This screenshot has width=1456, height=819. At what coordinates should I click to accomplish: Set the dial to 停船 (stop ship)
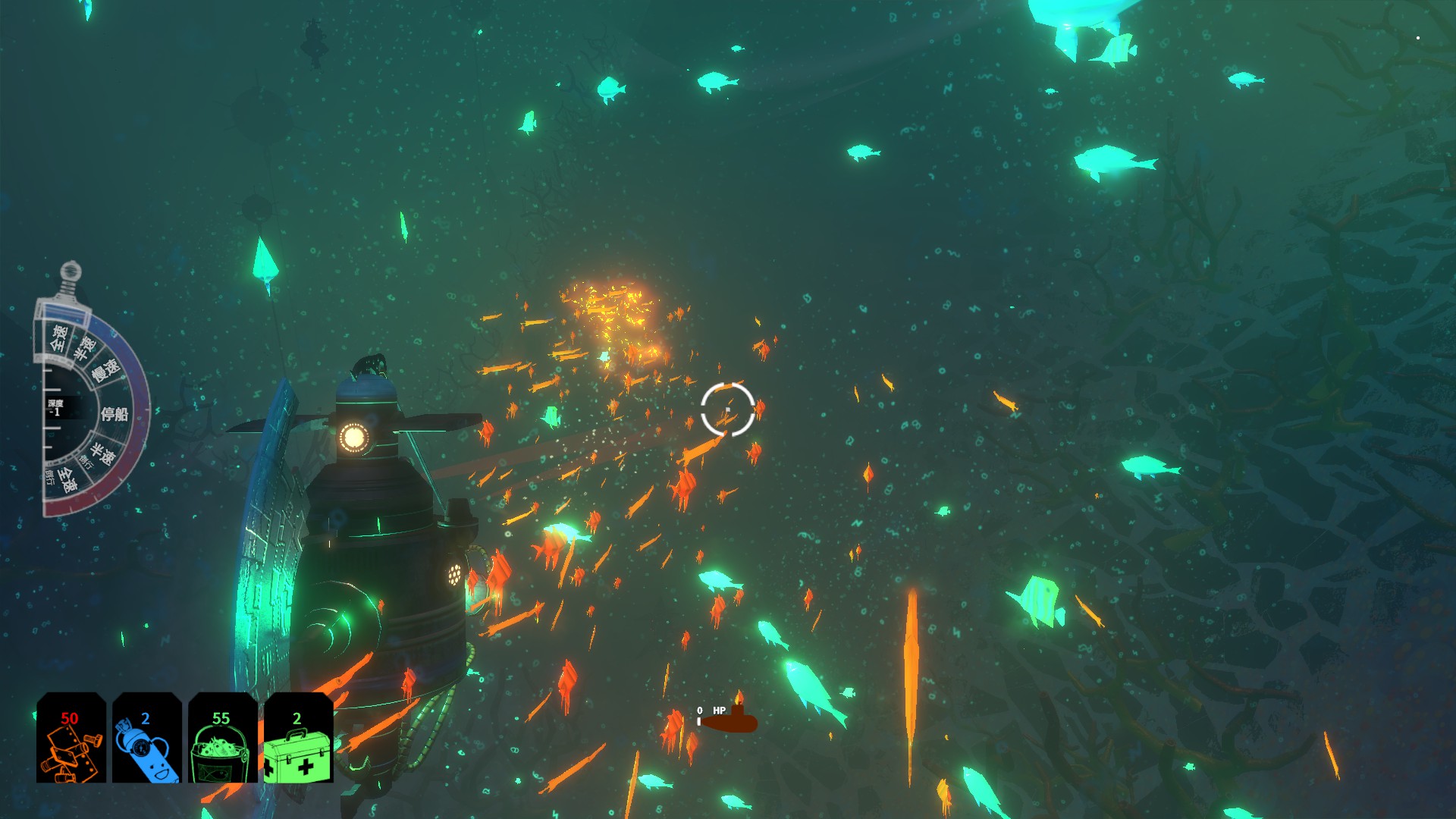click(115, 413)
